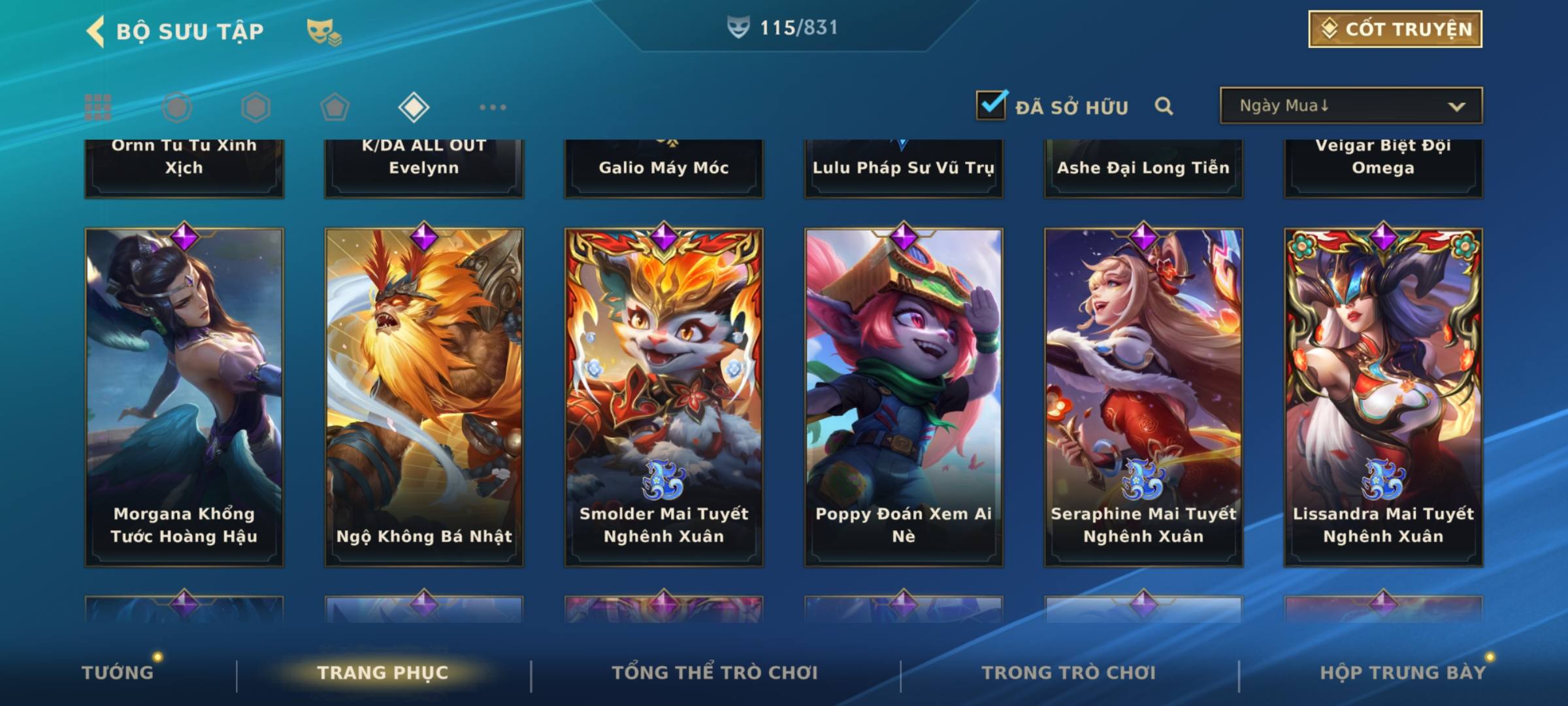Choose the pentagon rarity filter
Viewport: 1568px width, 706px height.
(x=335, y=107)
